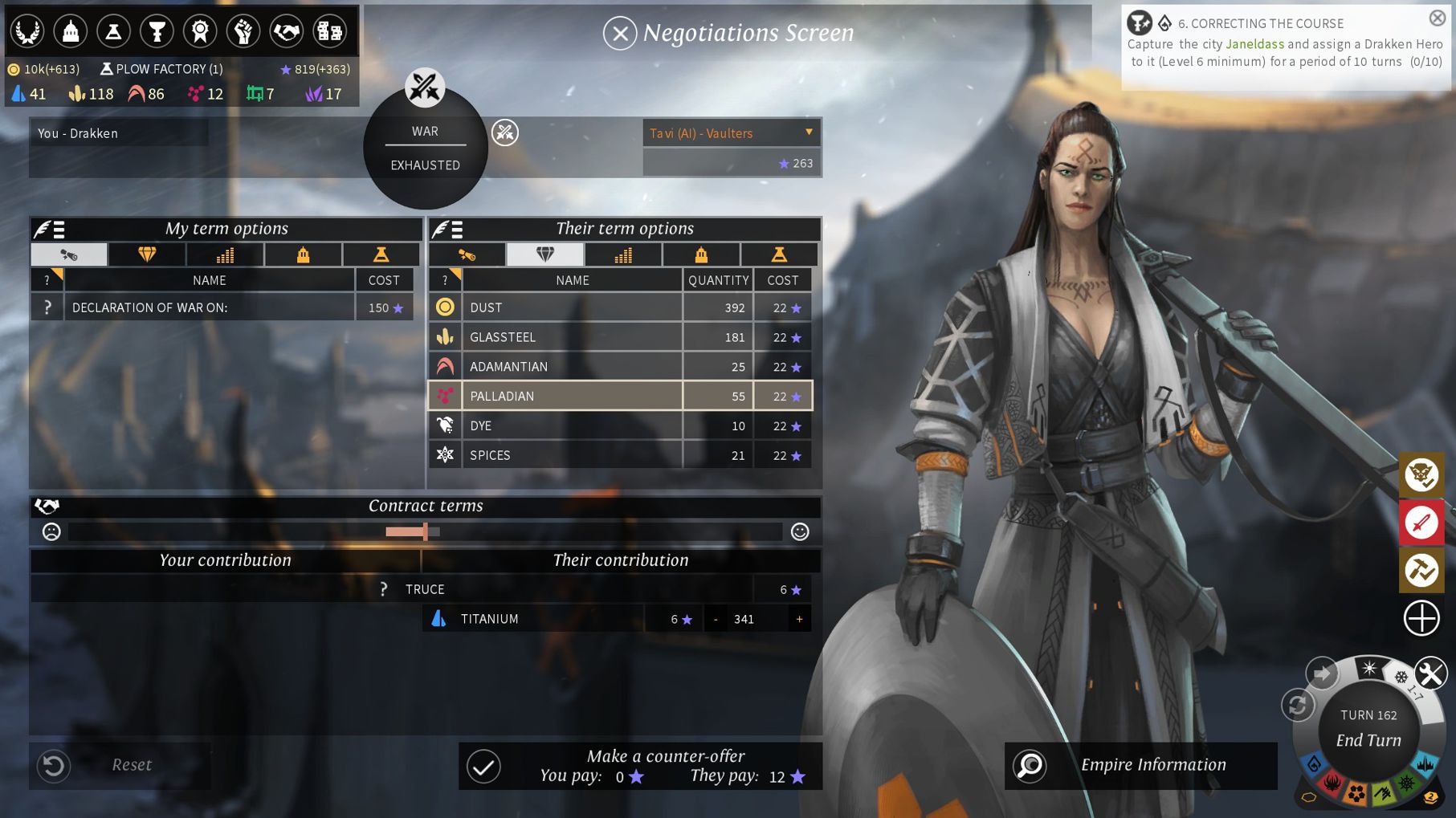Select the Dye luxury row

pyautogui.click(x=572, y=426)
